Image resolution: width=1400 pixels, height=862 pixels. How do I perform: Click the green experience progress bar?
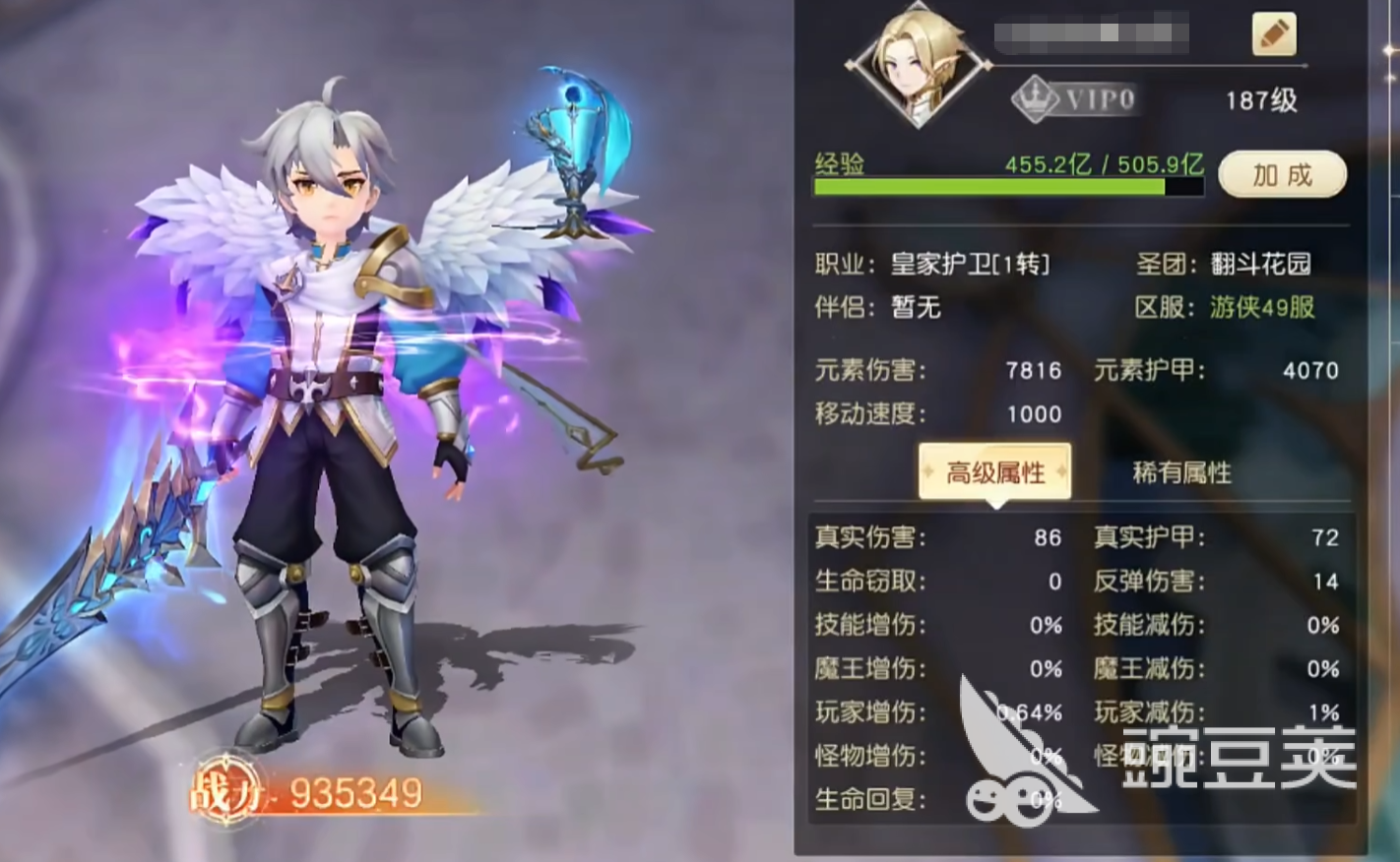(x=1004, y=187)
